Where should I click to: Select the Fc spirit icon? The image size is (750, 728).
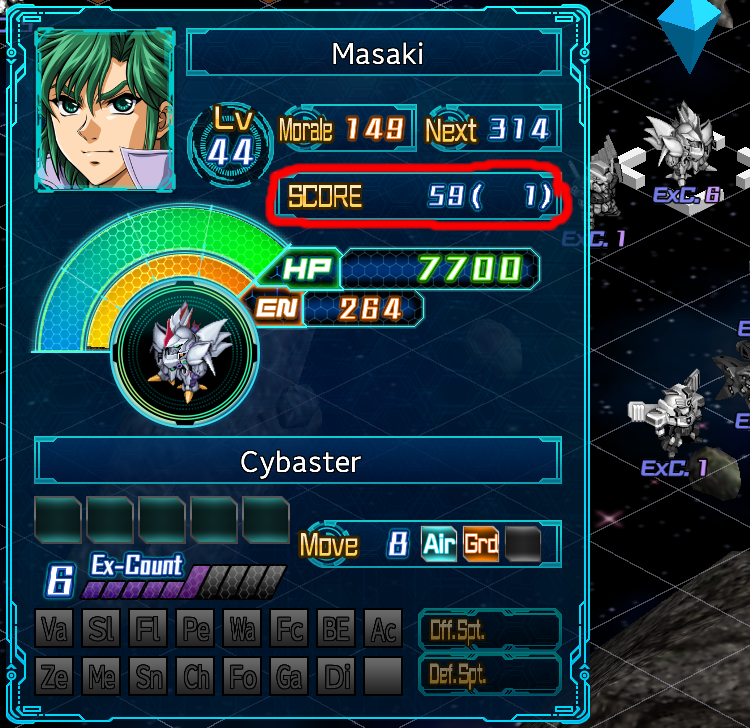click(x=289, y=630)
